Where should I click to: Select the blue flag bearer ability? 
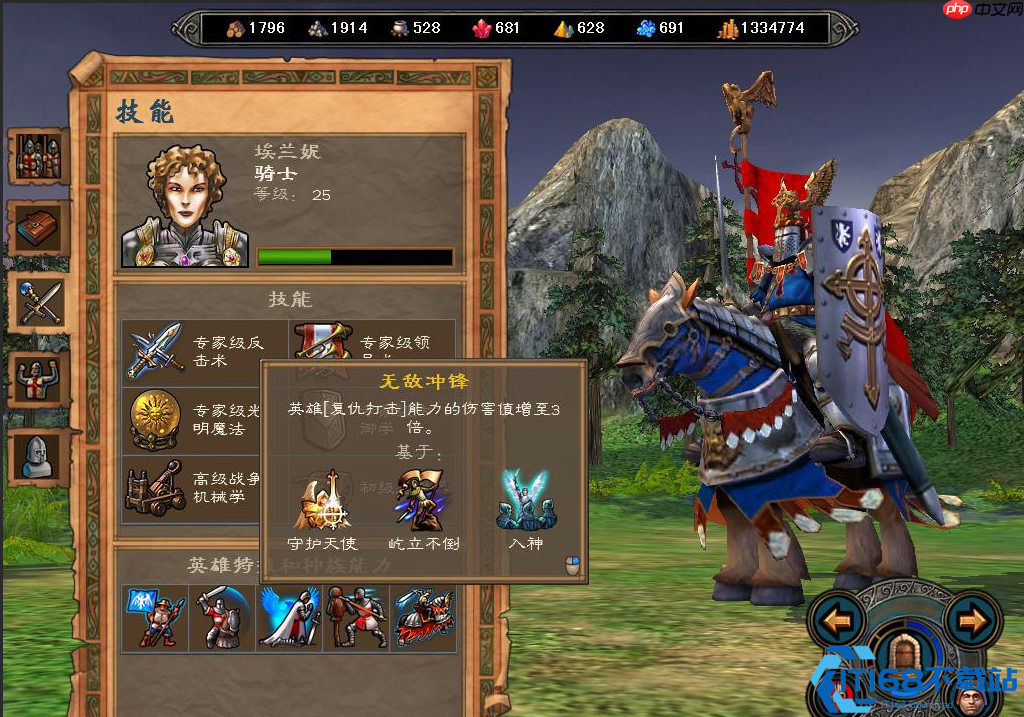click(x=153, y=617)
